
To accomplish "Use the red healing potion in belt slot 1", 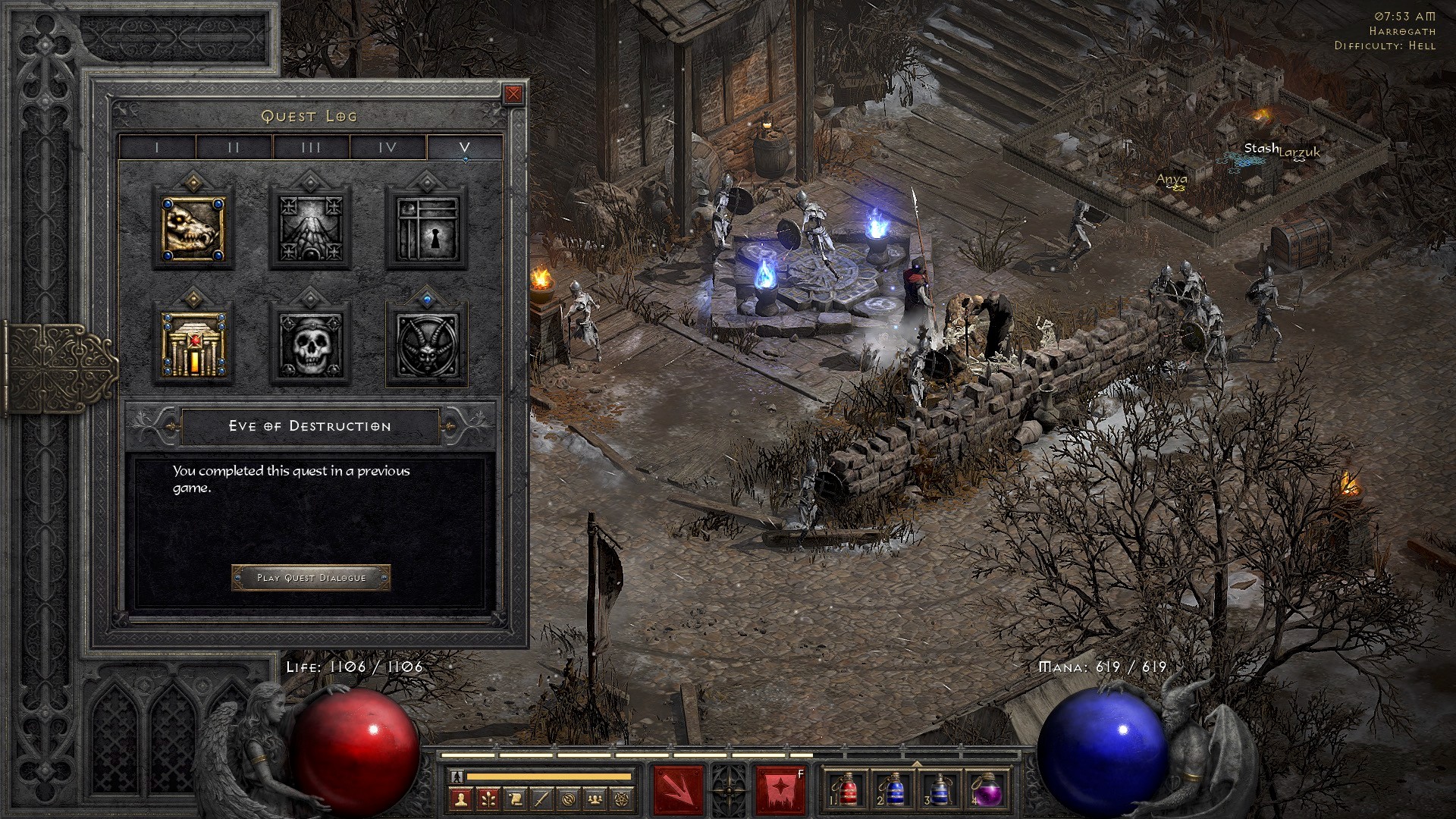I will click(x=848, y=790).
